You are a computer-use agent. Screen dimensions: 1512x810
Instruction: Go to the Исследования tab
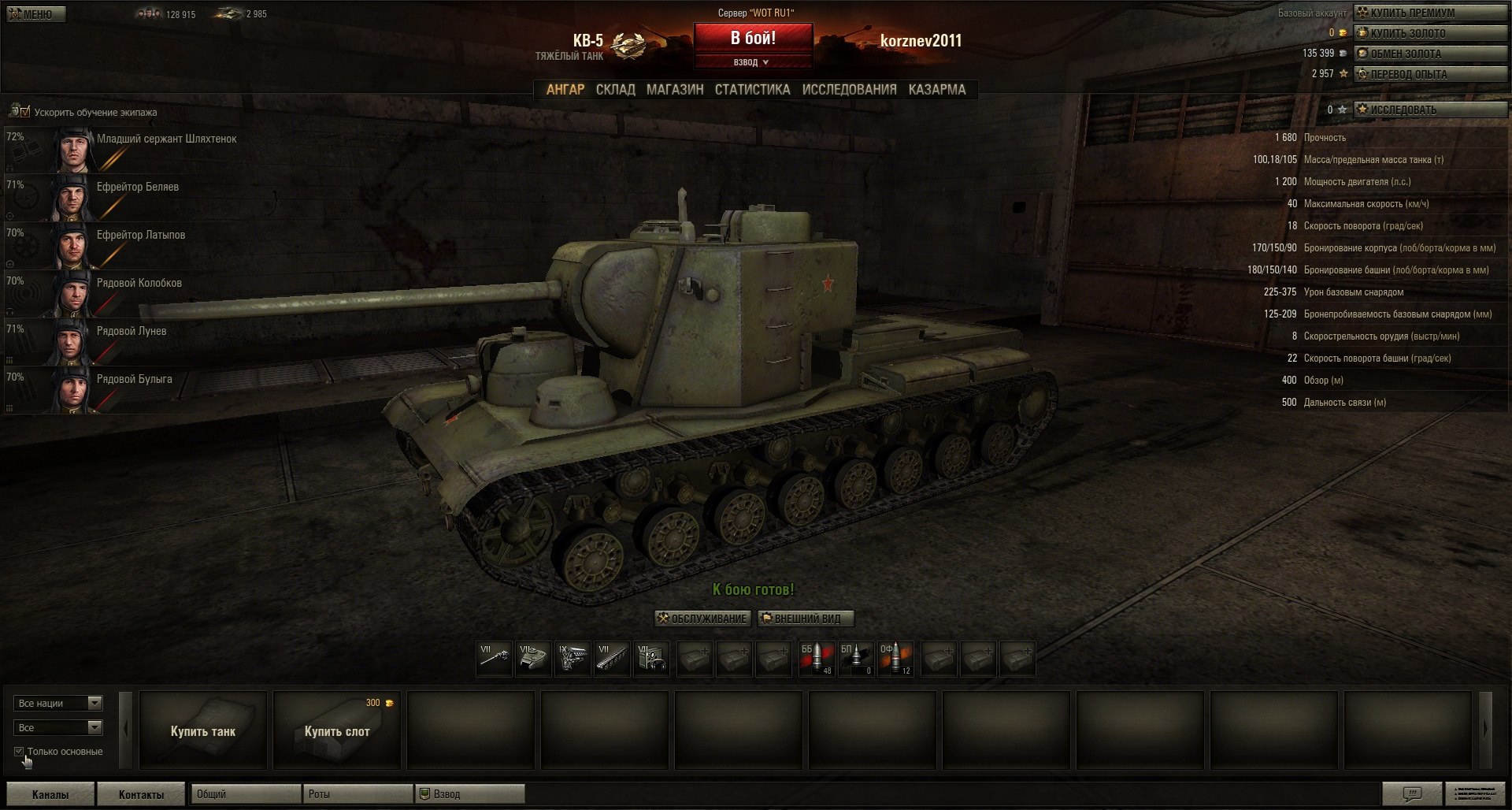tap(849, 90)
